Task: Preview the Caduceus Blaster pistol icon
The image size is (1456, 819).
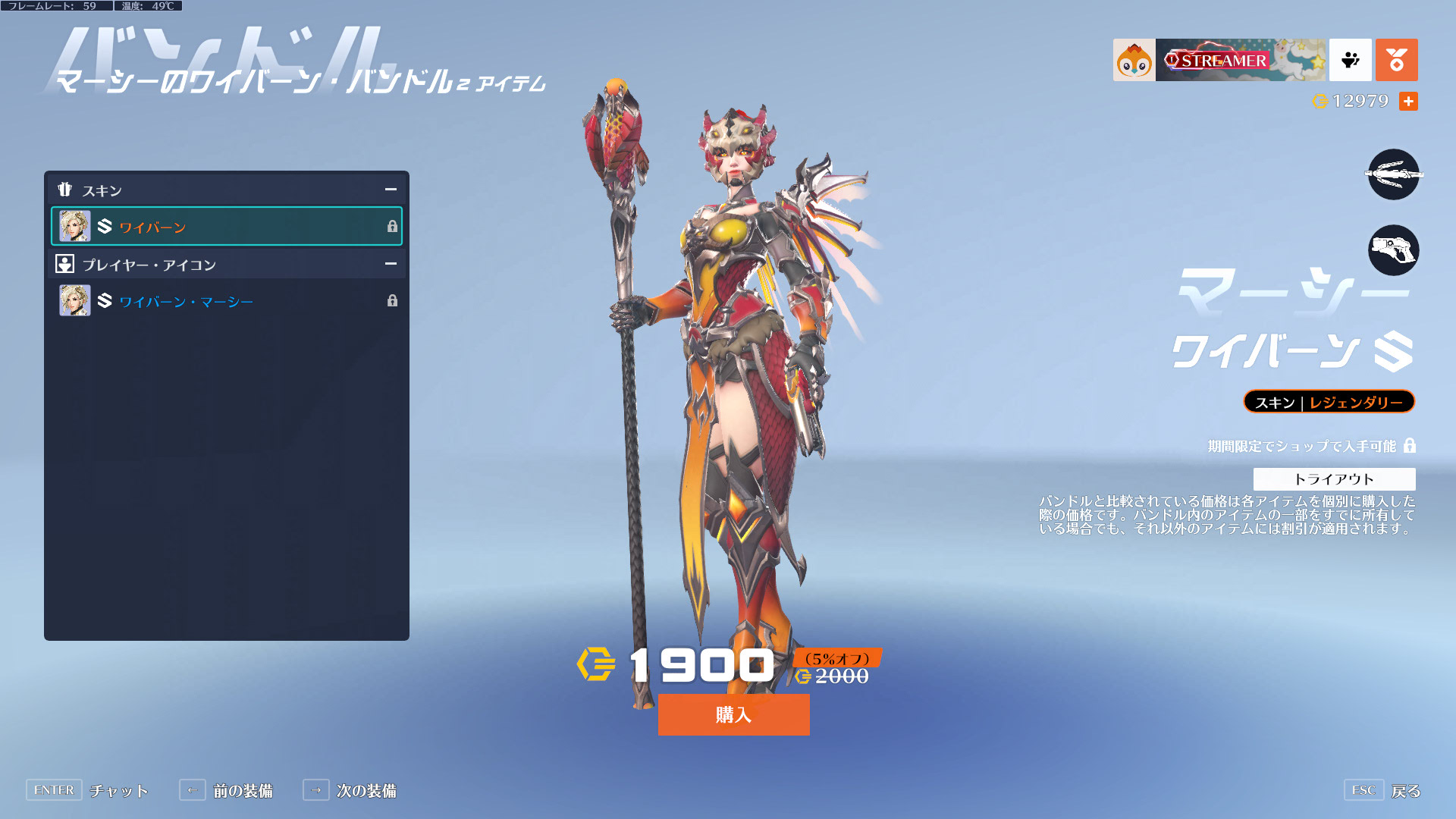Action: coord(1393,250)
